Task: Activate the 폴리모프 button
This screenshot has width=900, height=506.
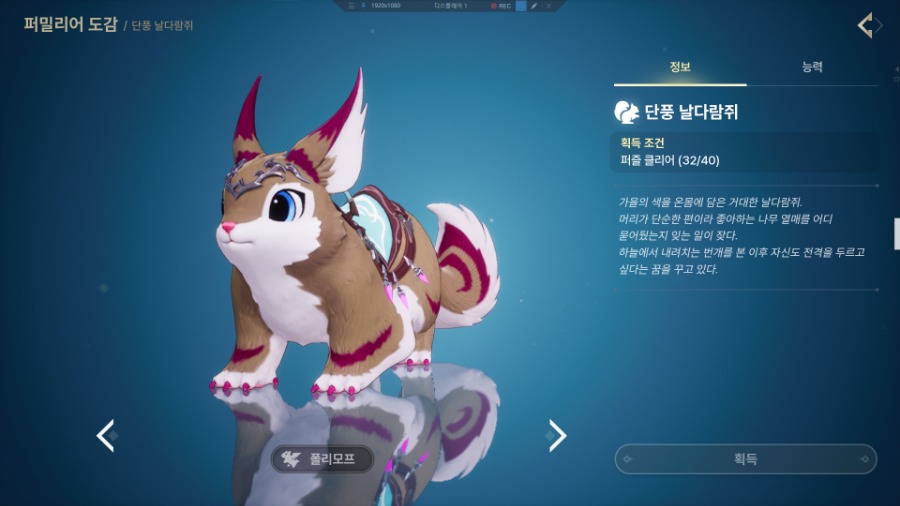Action: click(323, 459)
